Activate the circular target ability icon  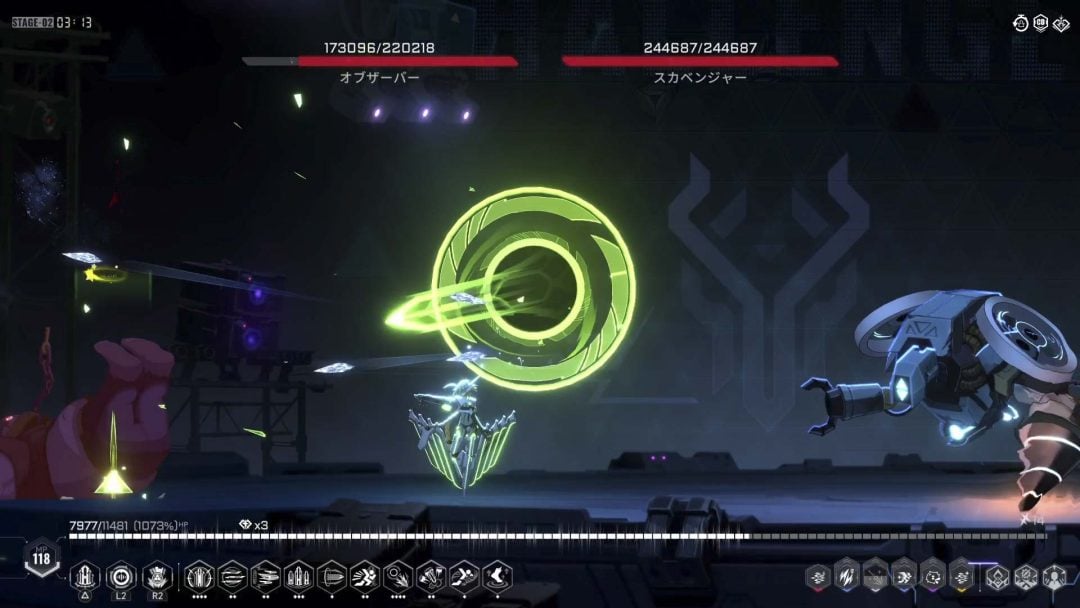coord(121,576)
